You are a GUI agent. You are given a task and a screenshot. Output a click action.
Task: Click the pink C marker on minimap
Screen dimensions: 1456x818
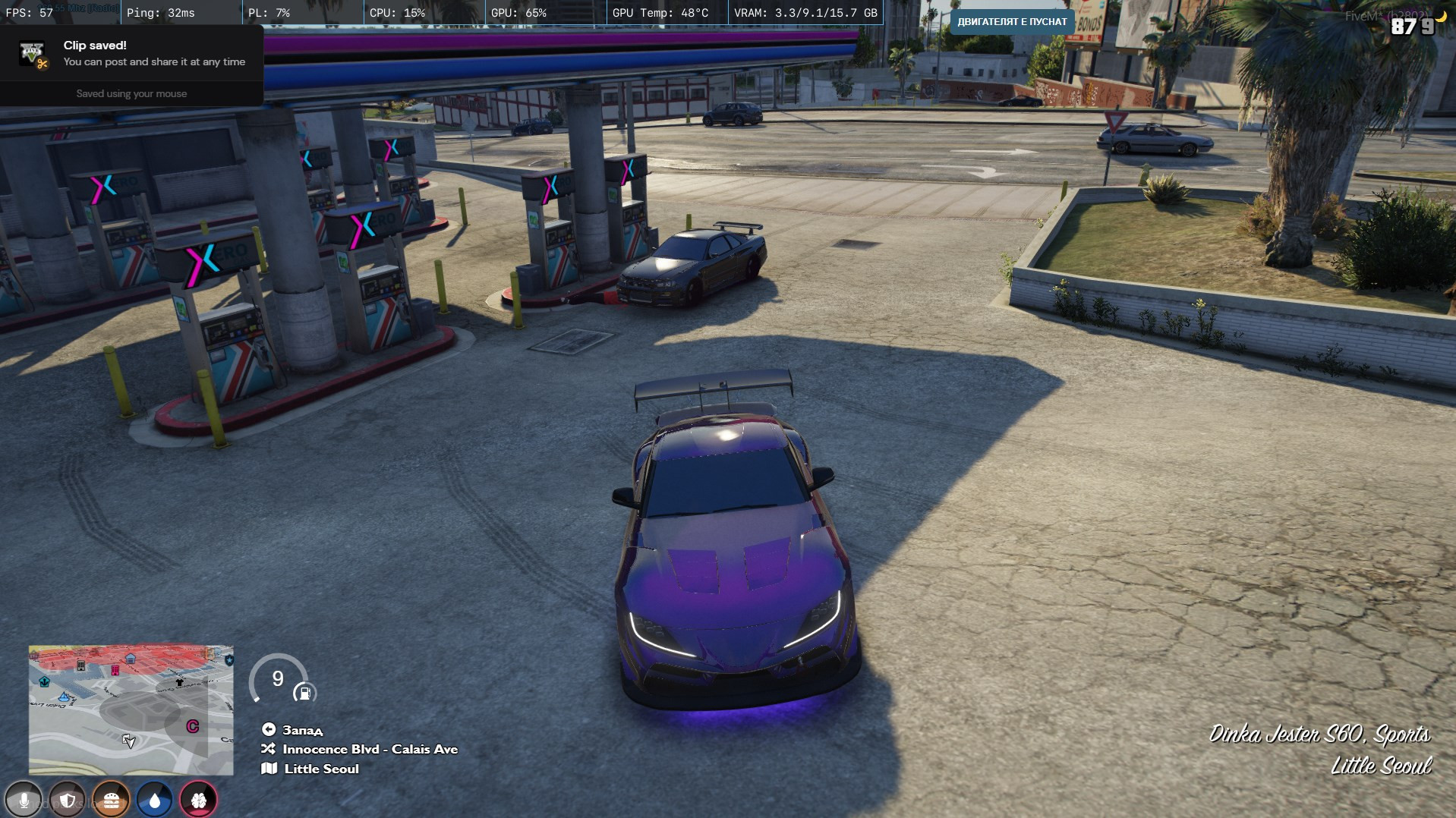pyautogui.click(x=193, y=726)
